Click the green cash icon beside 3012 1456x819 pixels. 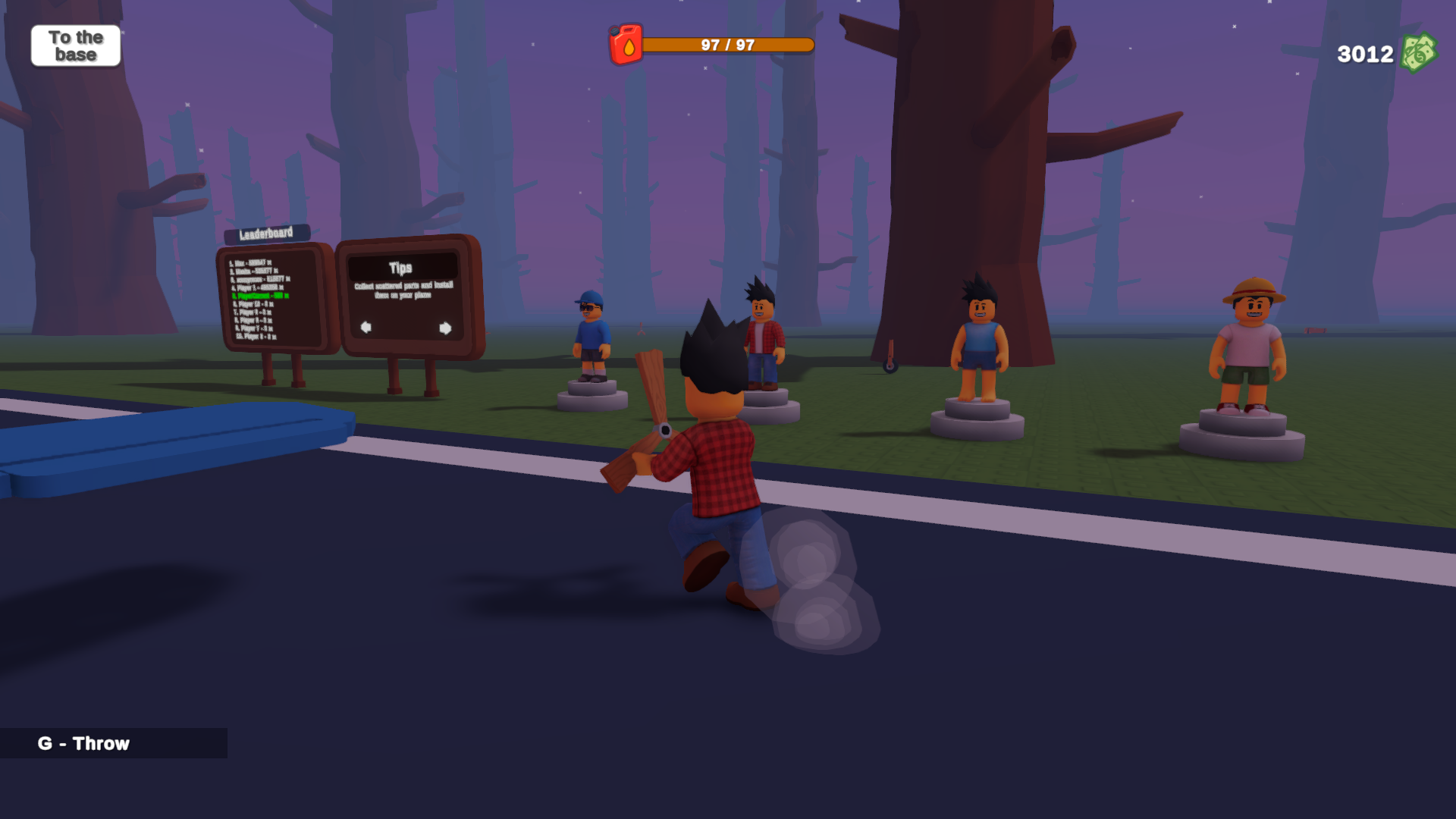[x=1420, y=54]
